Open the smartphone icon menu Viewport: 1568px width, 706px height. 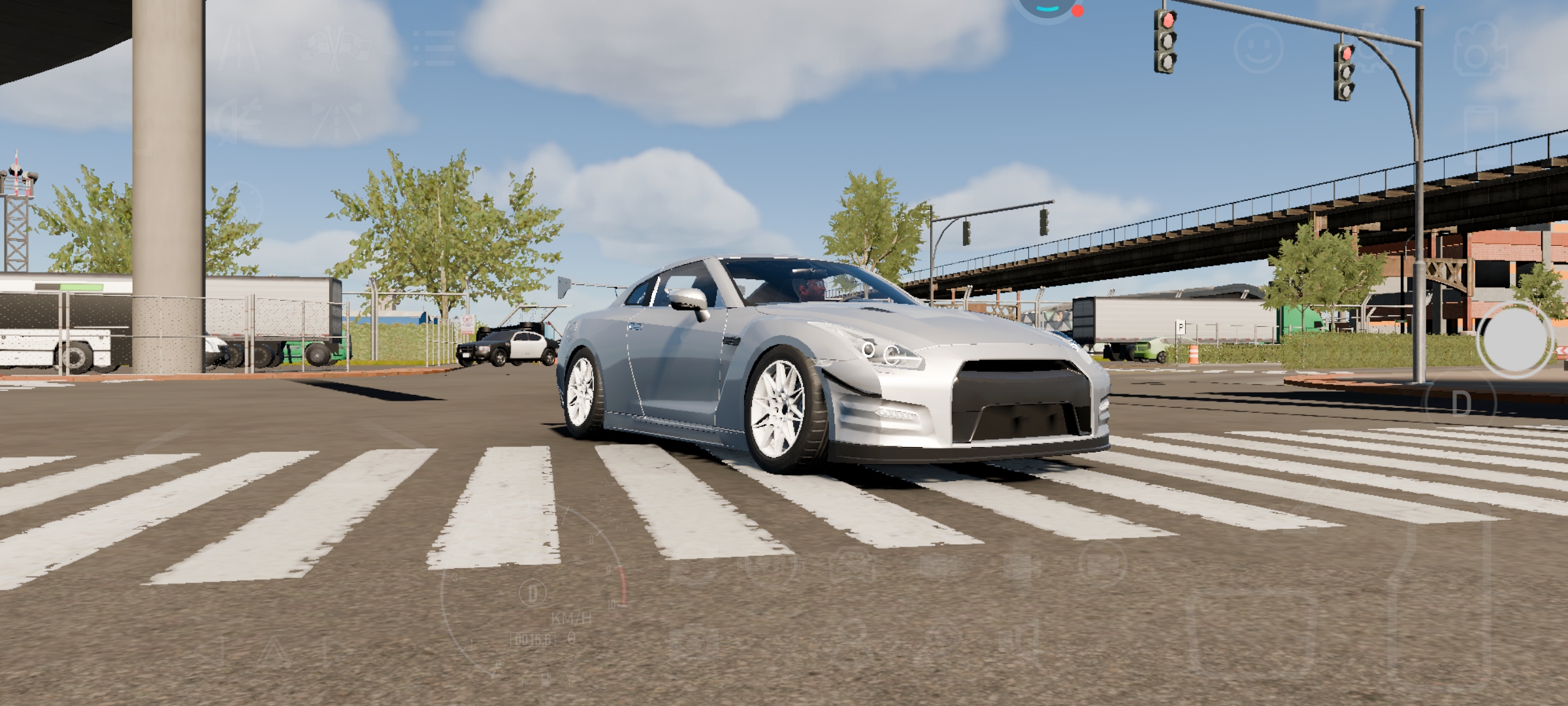pyautogui.click(x=1480, y=134)
